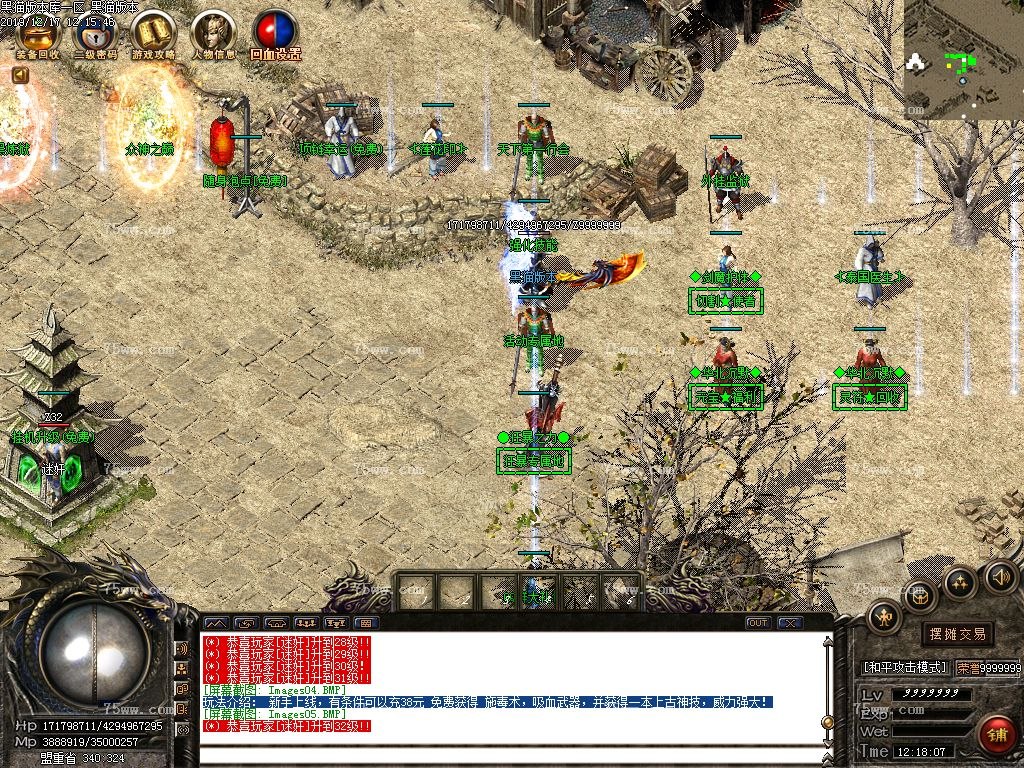Screen dimensions: 1024x768
Task: Click the X button above the chat
Action: pyautogui.click(x=790, y=623)
